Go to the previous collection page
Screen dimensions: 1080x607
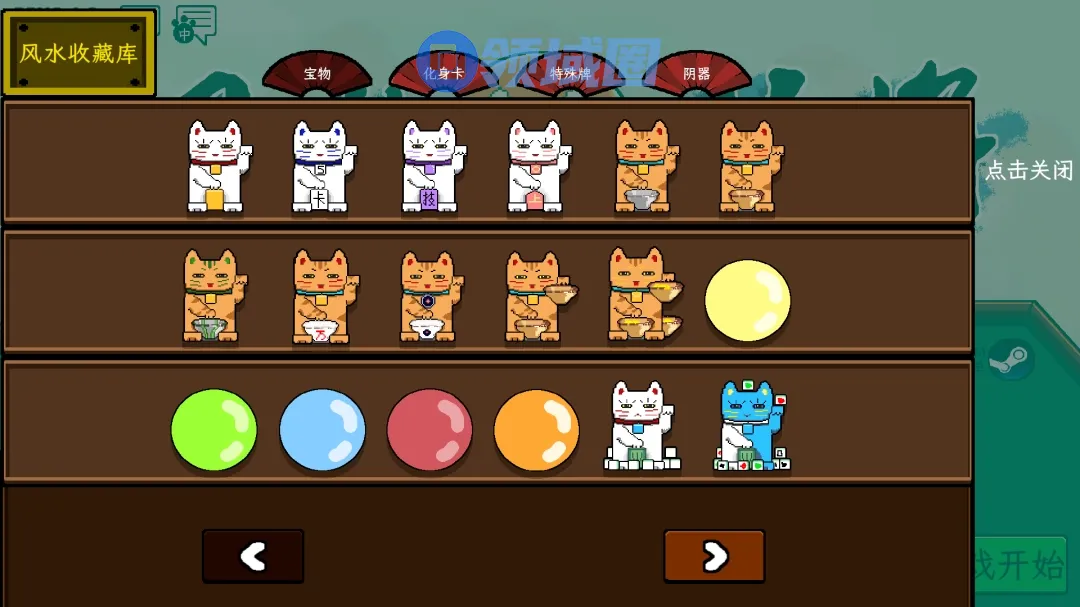(253, 556)
